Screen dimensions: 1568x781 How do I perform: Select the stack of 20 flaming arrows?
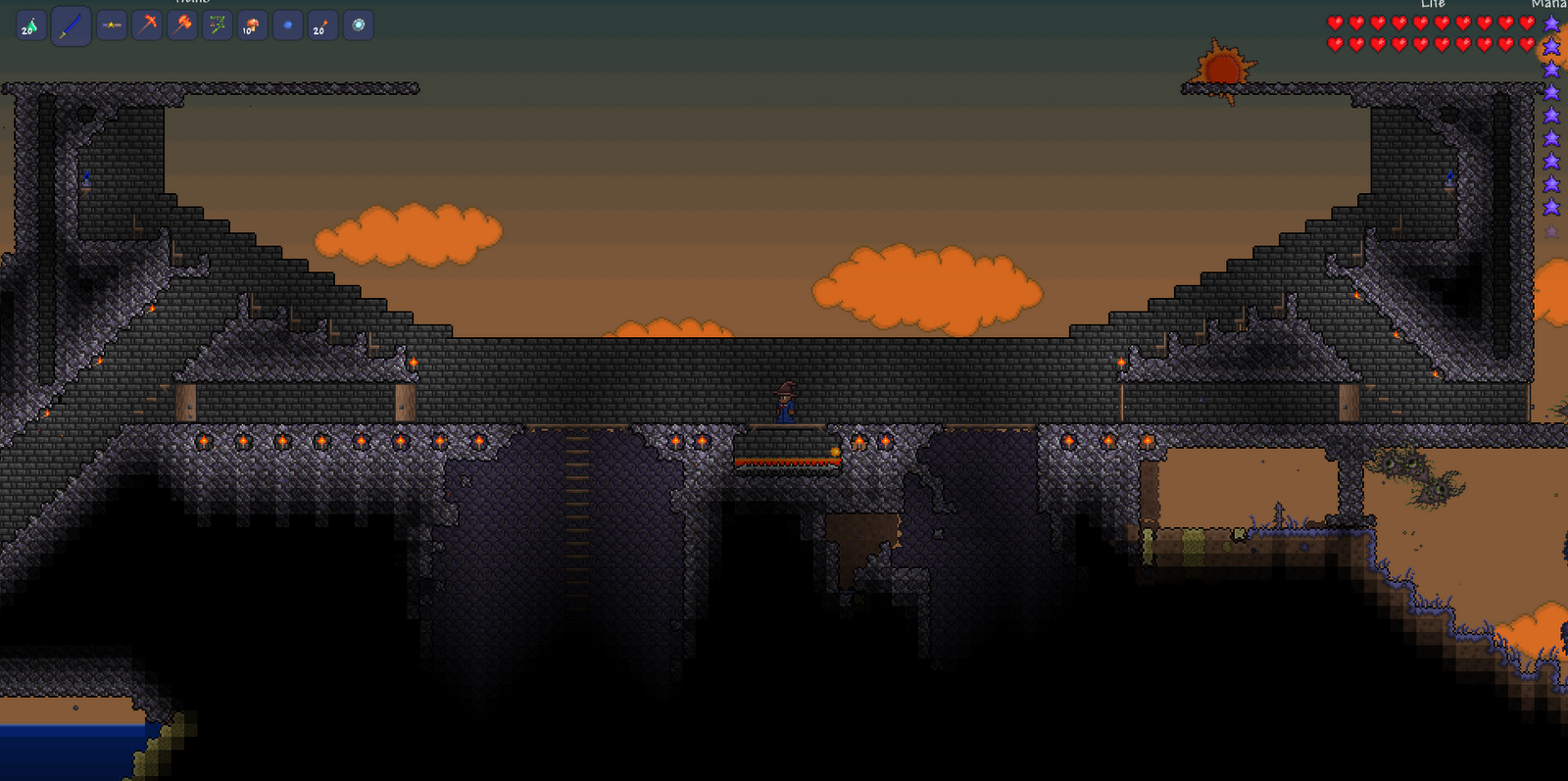tap(321, 25)
